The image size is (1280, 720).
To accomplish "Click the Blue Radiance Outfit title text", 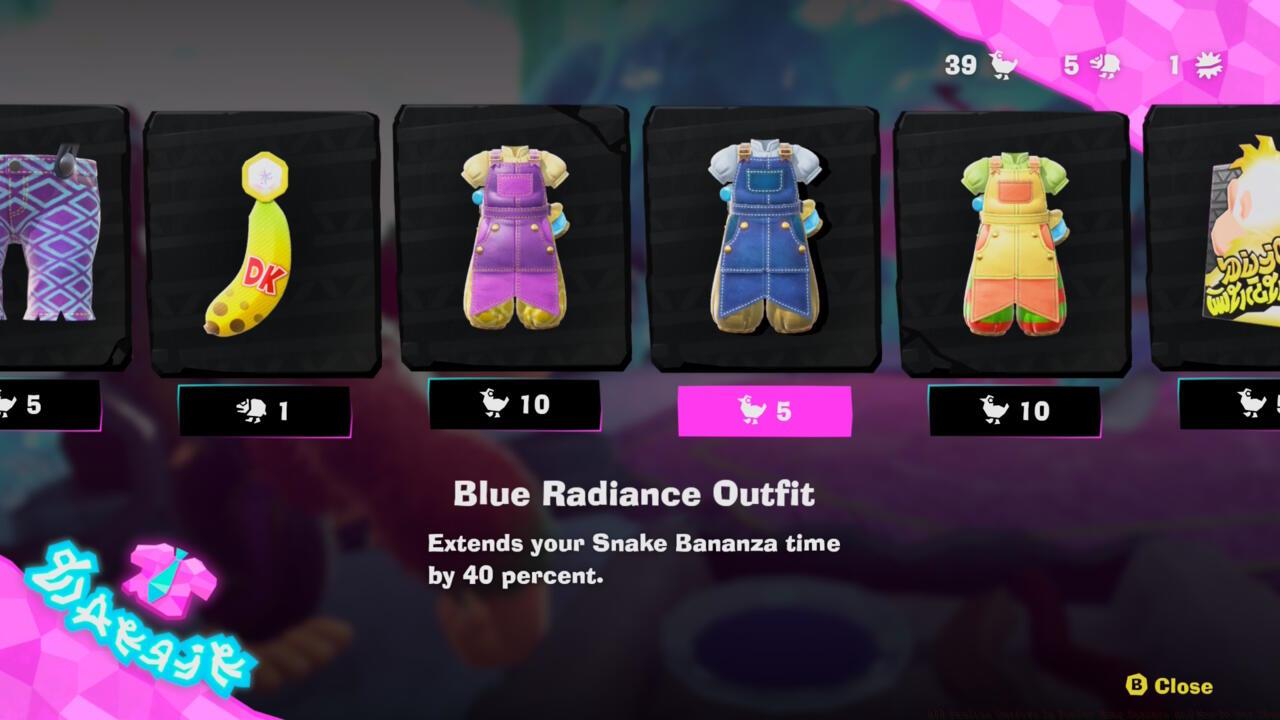I will click(635, 492).
